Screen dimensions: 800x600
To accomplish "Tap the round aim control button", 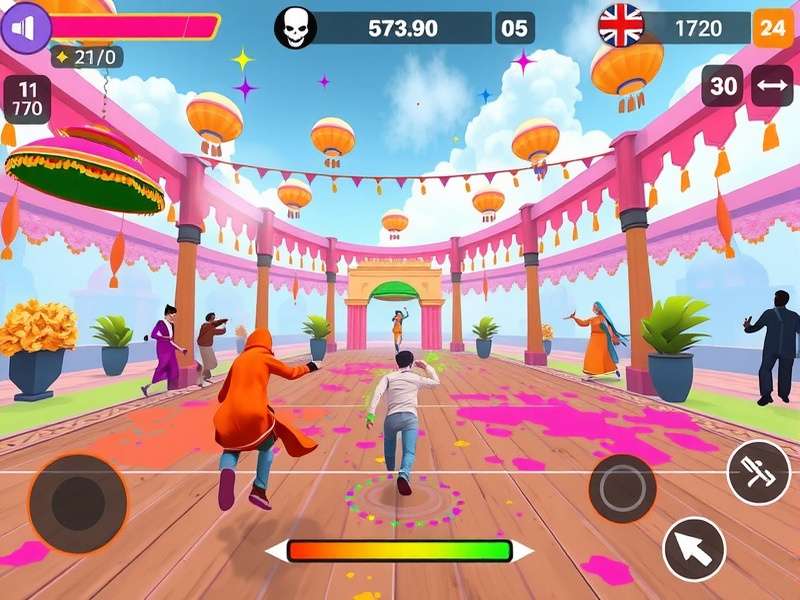I will [x=622, y=488].
